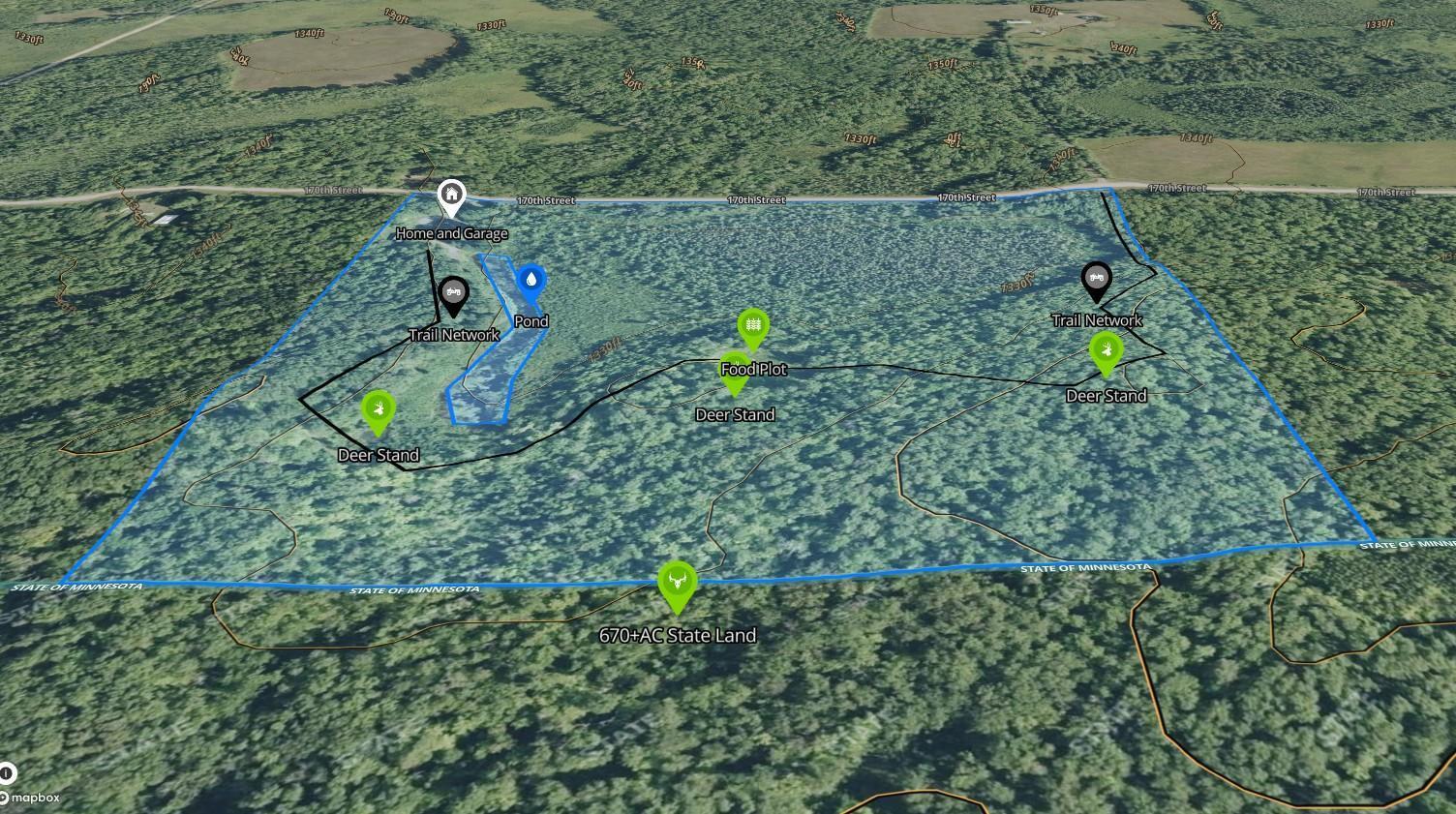This screenshot has height=814, width=1456.
Task: Click the antler icon on the State Land marker
Action: tap(677, 580)
